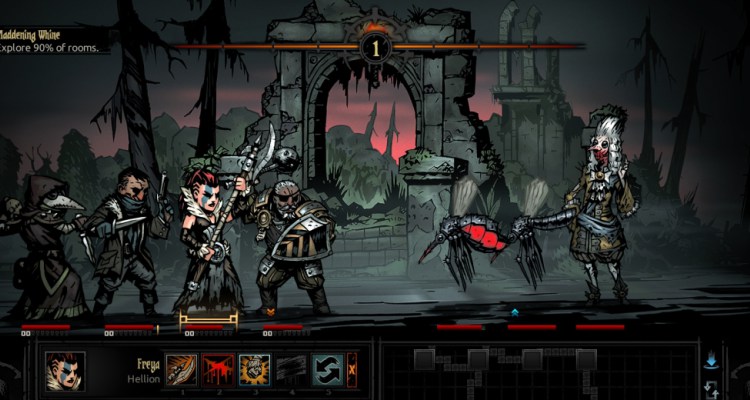Click the orange X pass-turn button
750x400 pixels.
(x=351, y=370)
